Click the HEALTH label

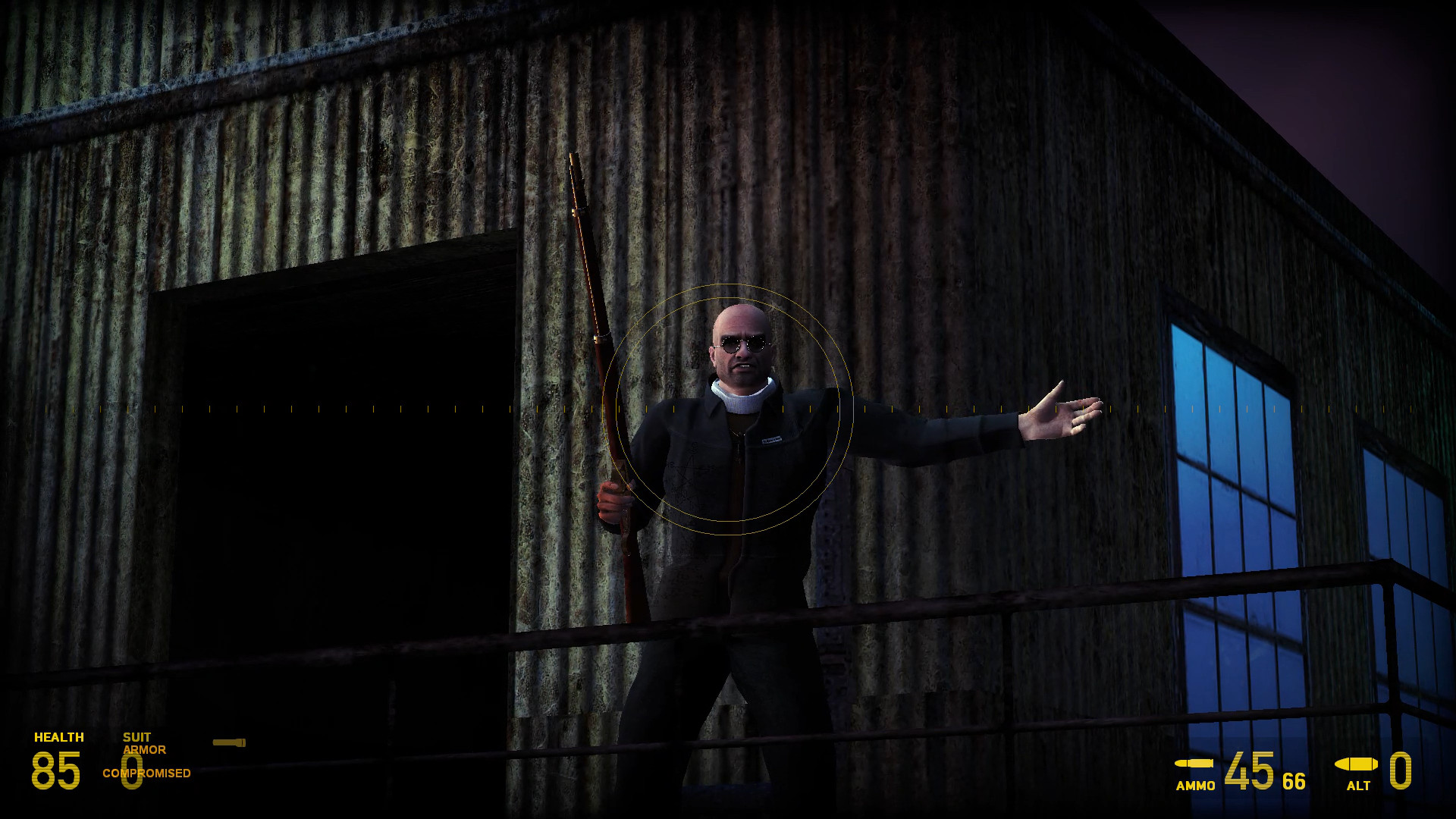click(x=59, y=736)
